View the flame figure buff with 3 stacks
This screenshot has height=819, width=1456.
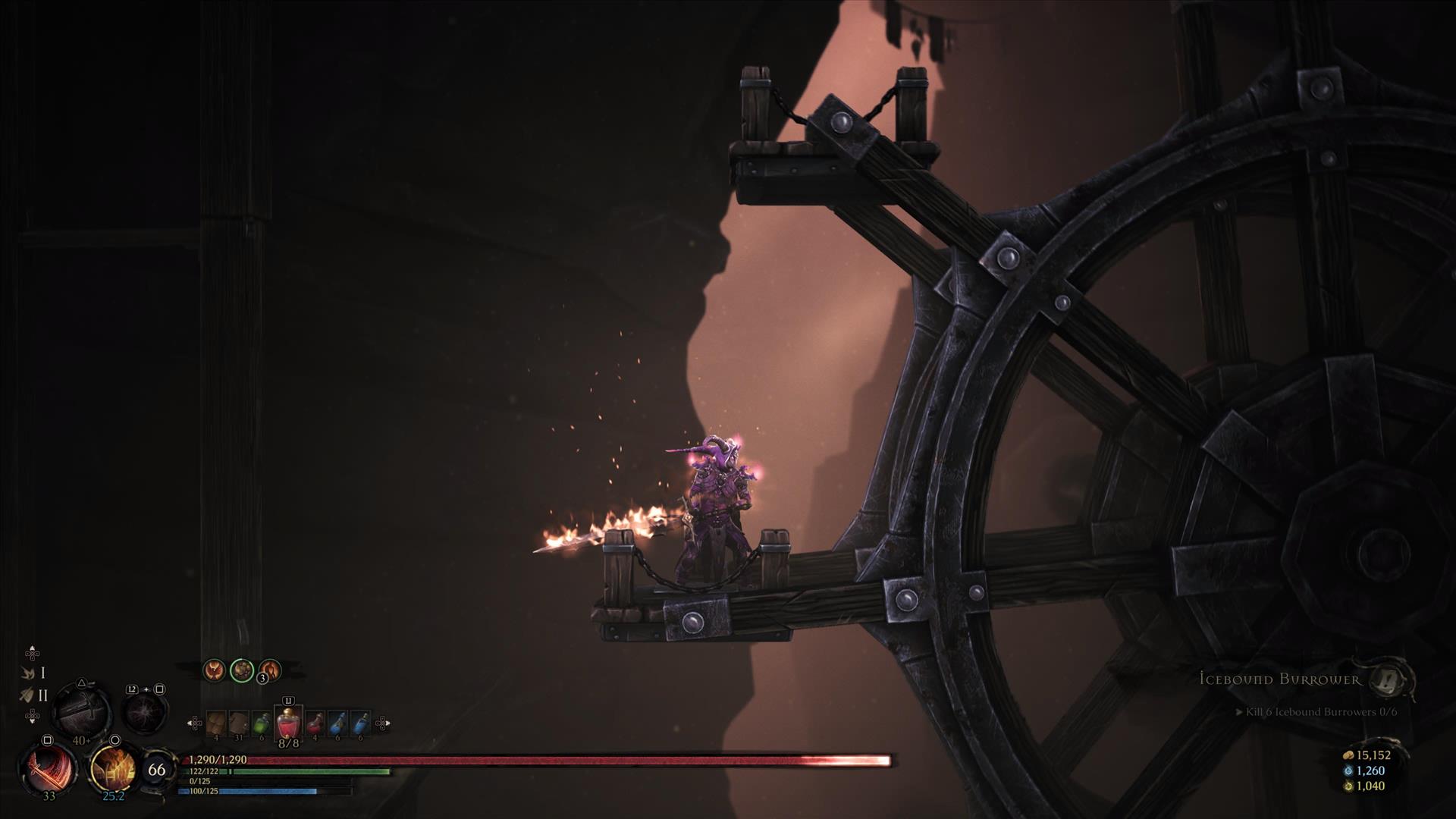tap(269, 670)
